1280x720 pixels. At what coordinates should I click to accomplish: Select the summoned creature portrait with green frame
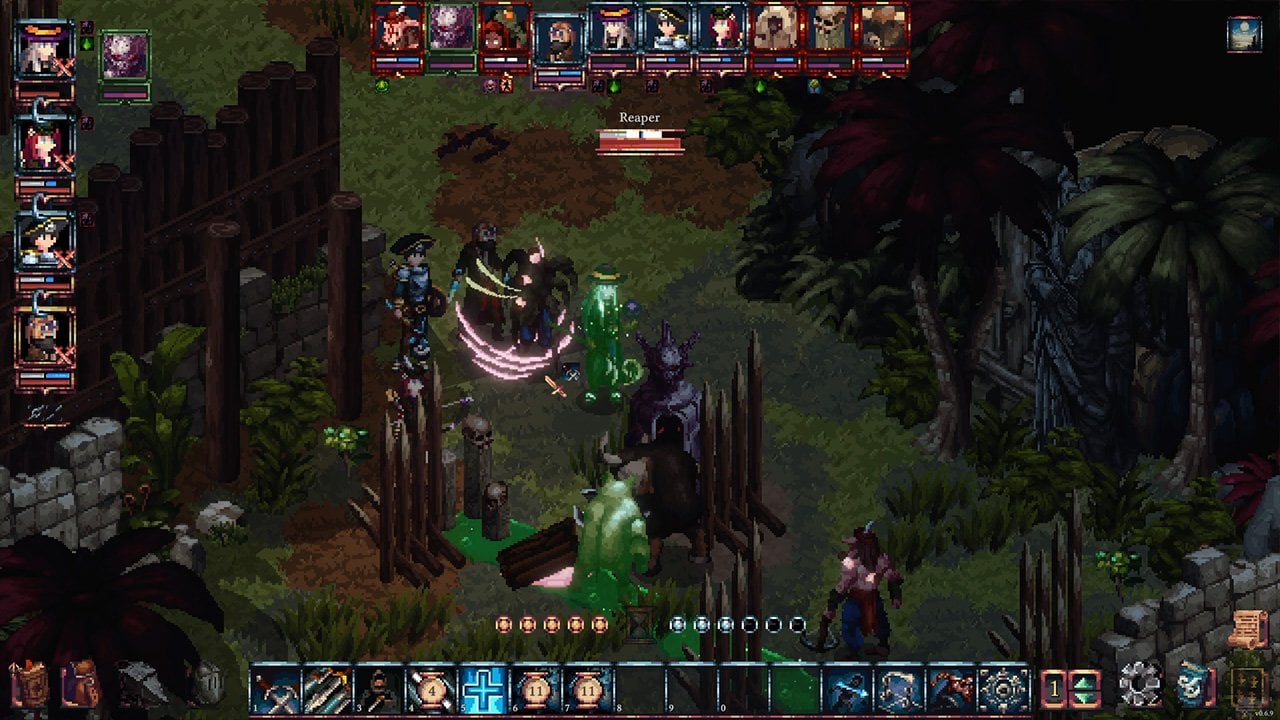(125, 57)
